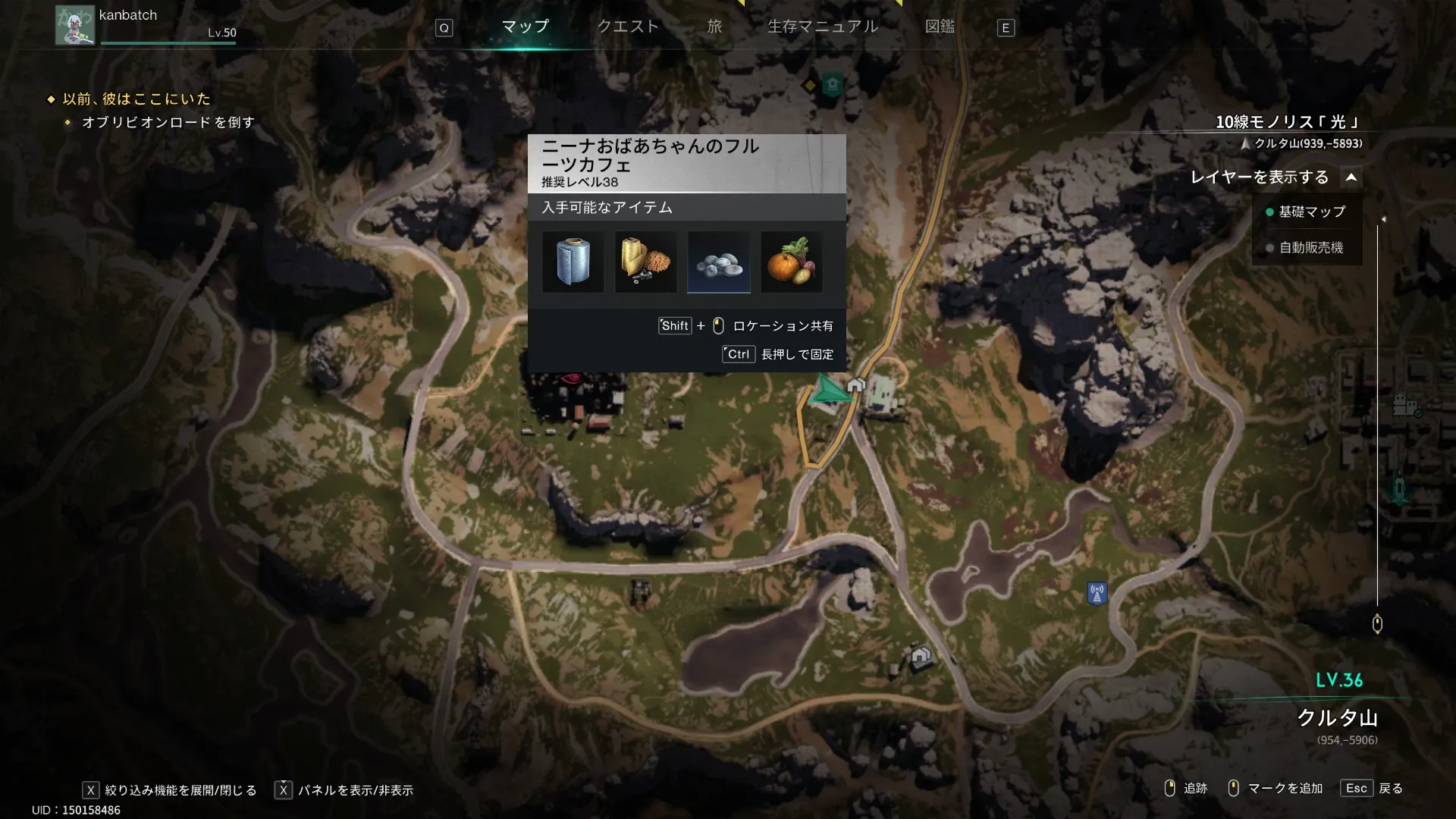
Task: Select the green house marker at top
Action: (832, 84)
